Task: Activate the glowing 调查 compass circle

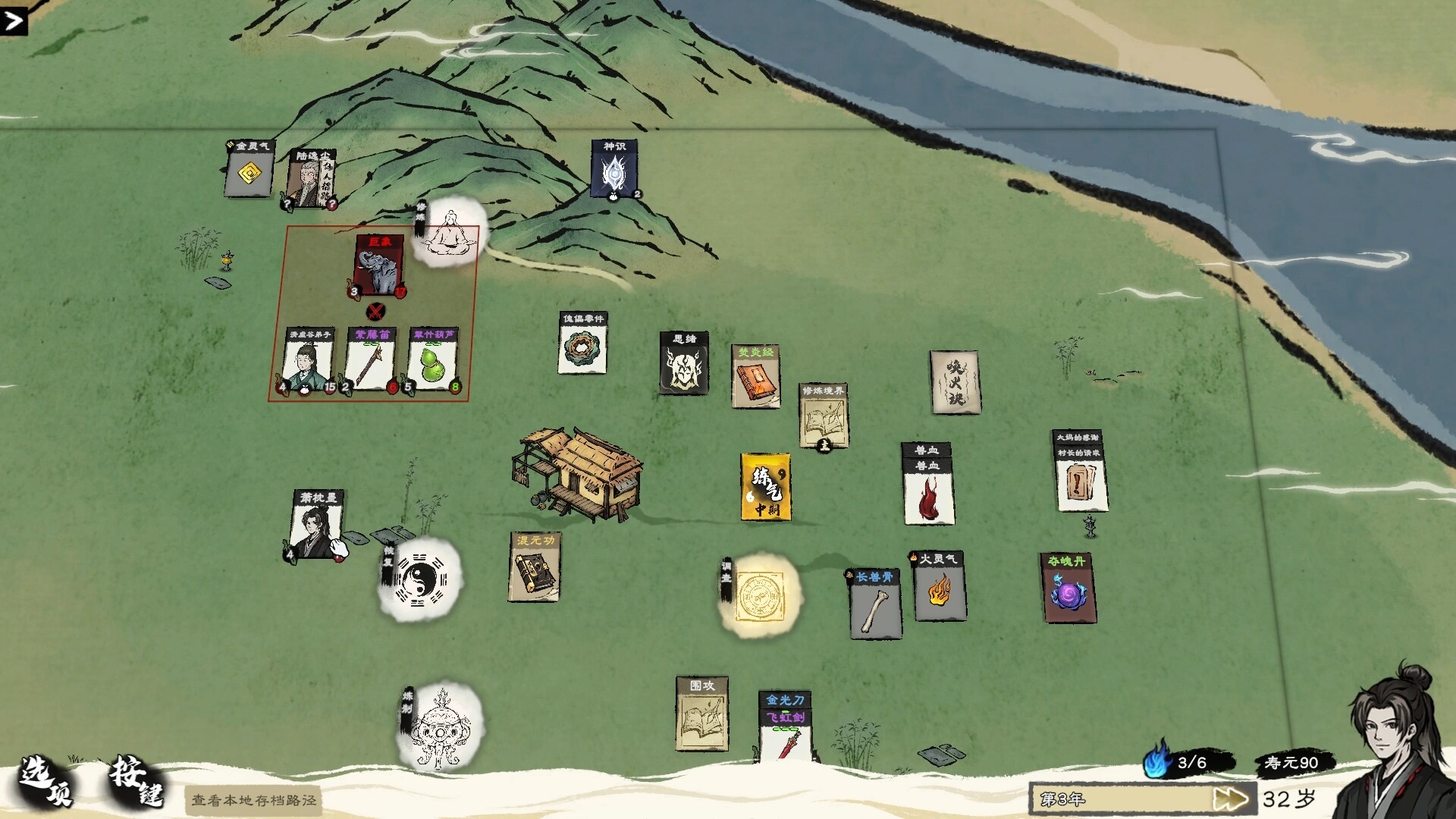Action: pyautogui.click(x=761, y=595)
